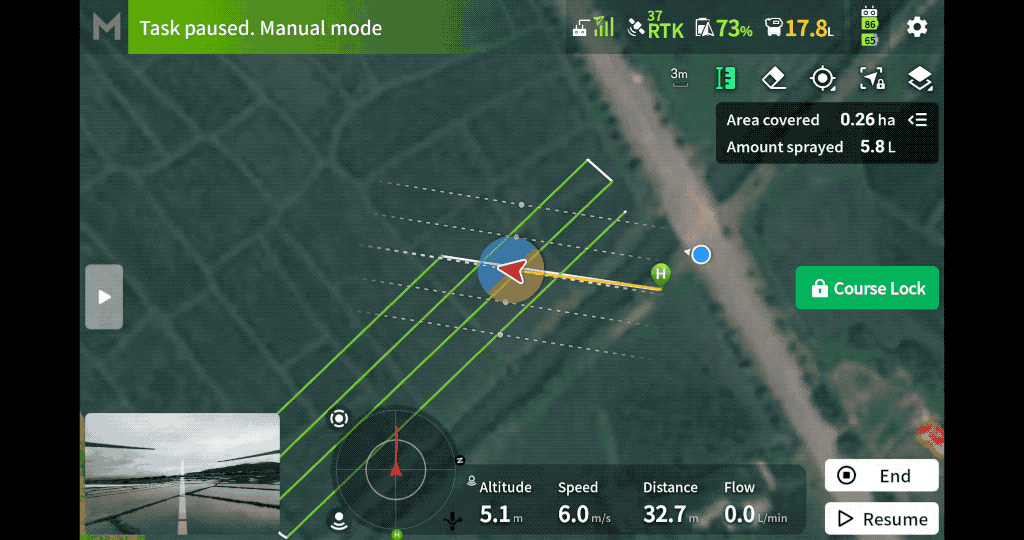Toggle the map follow lock icon
This screenshot has height=540, width=1024.
(x=871, y=78)
